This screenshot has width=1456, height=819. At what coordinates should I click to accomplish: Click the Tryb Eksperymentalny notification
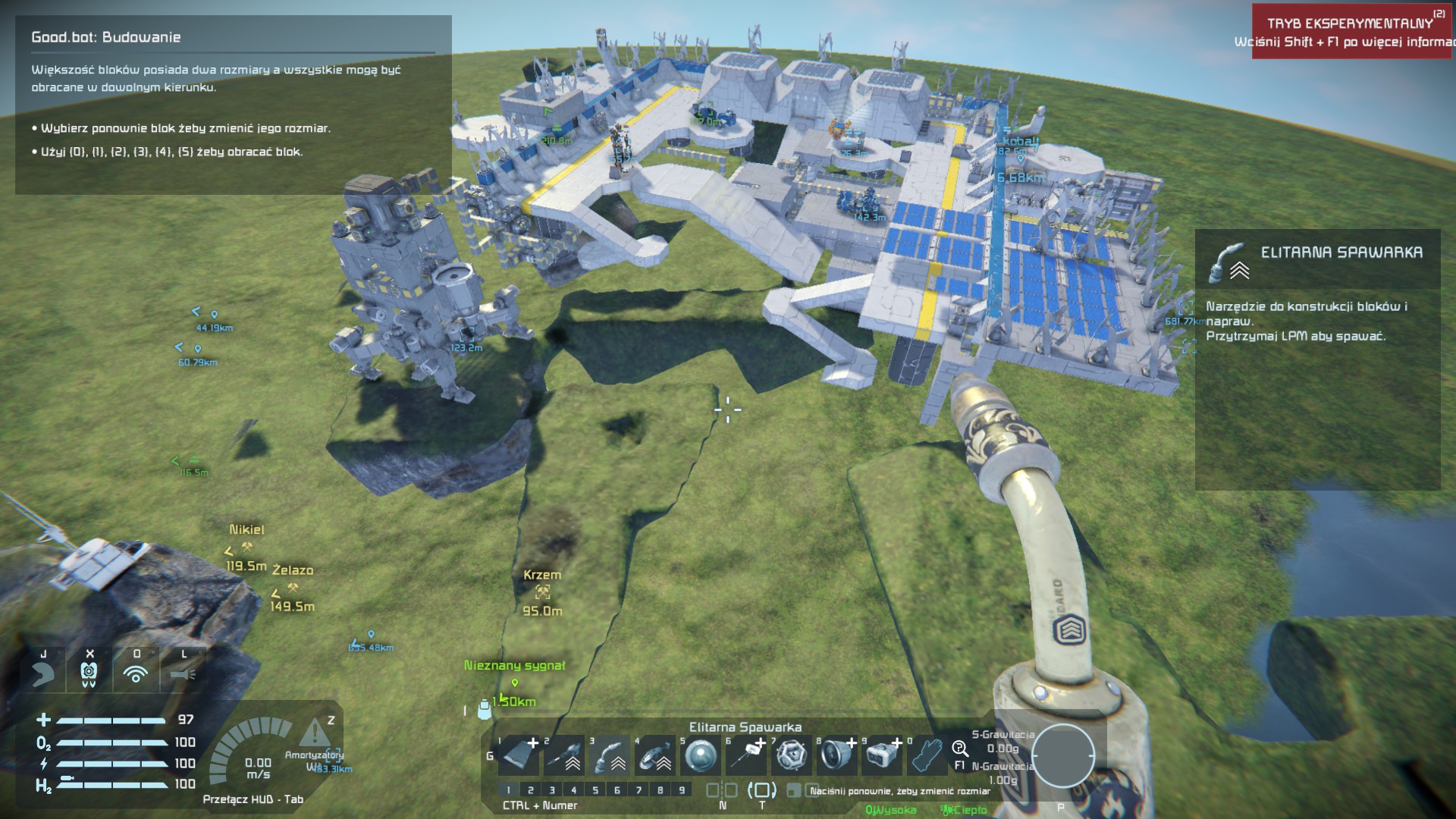click(x=1349, y=32)
